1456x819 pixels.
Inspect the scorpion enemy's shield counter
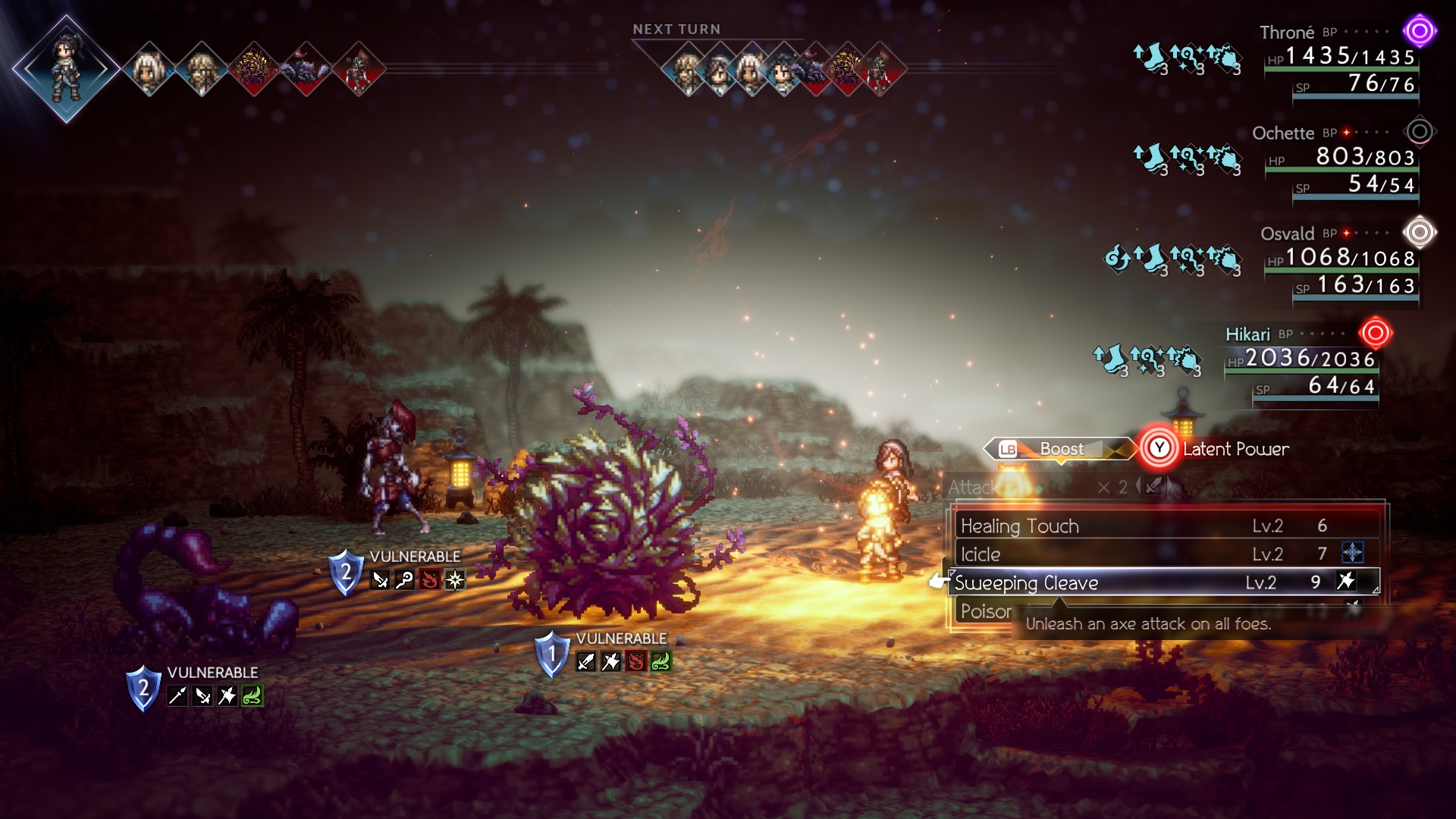[x=143, y=688]
